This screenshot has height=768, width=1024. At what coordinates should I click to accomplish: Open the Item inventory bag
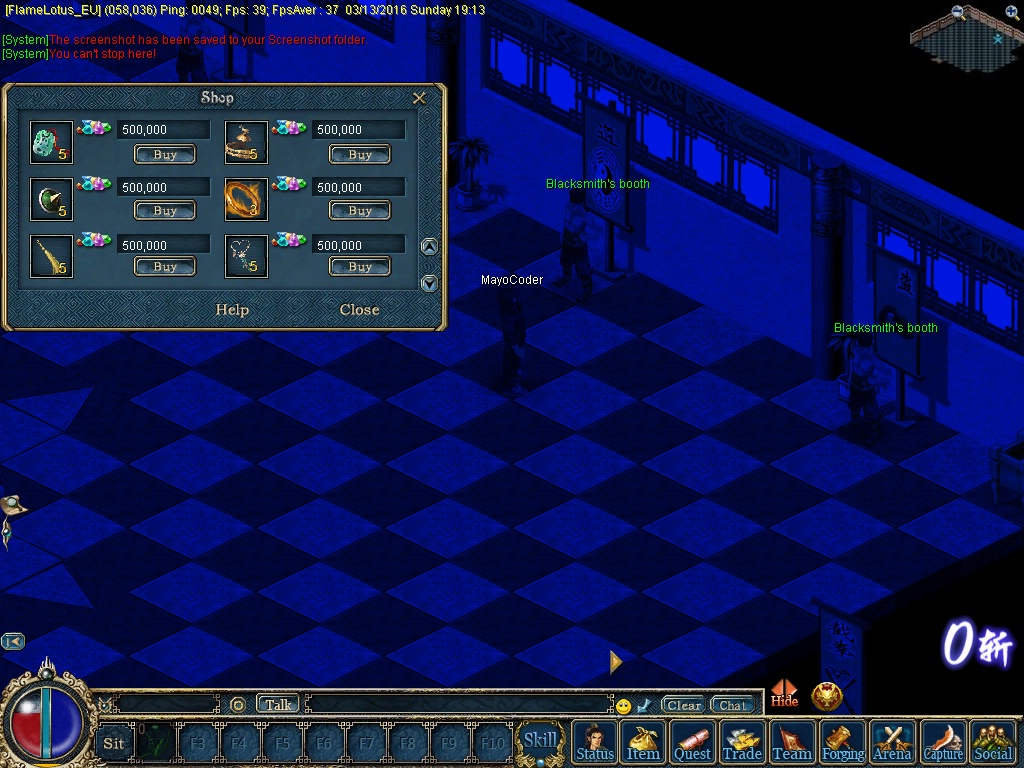tap(643, 742)
